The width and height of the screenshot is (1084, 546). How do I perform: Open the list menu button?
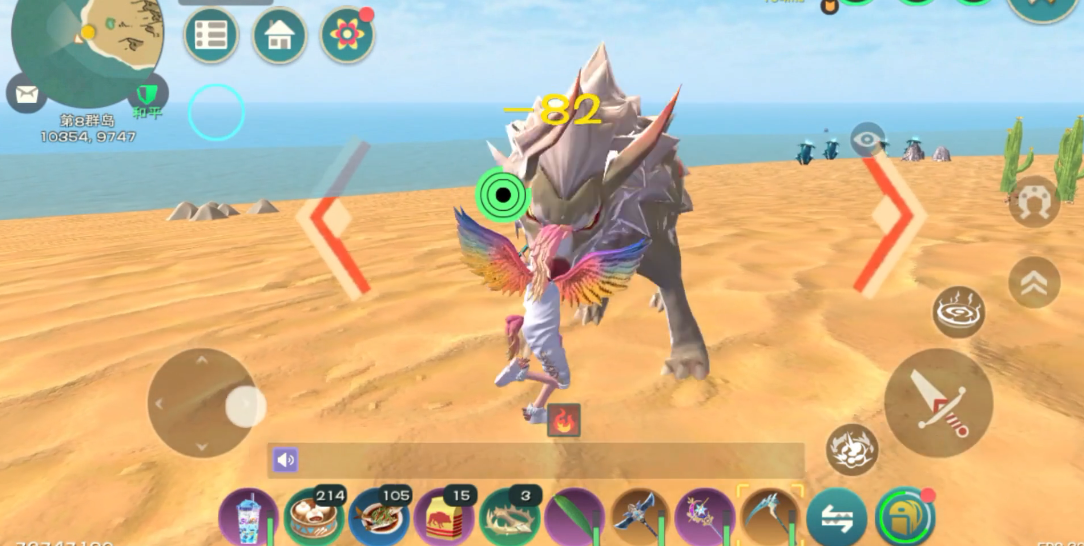tap(211, 36)
